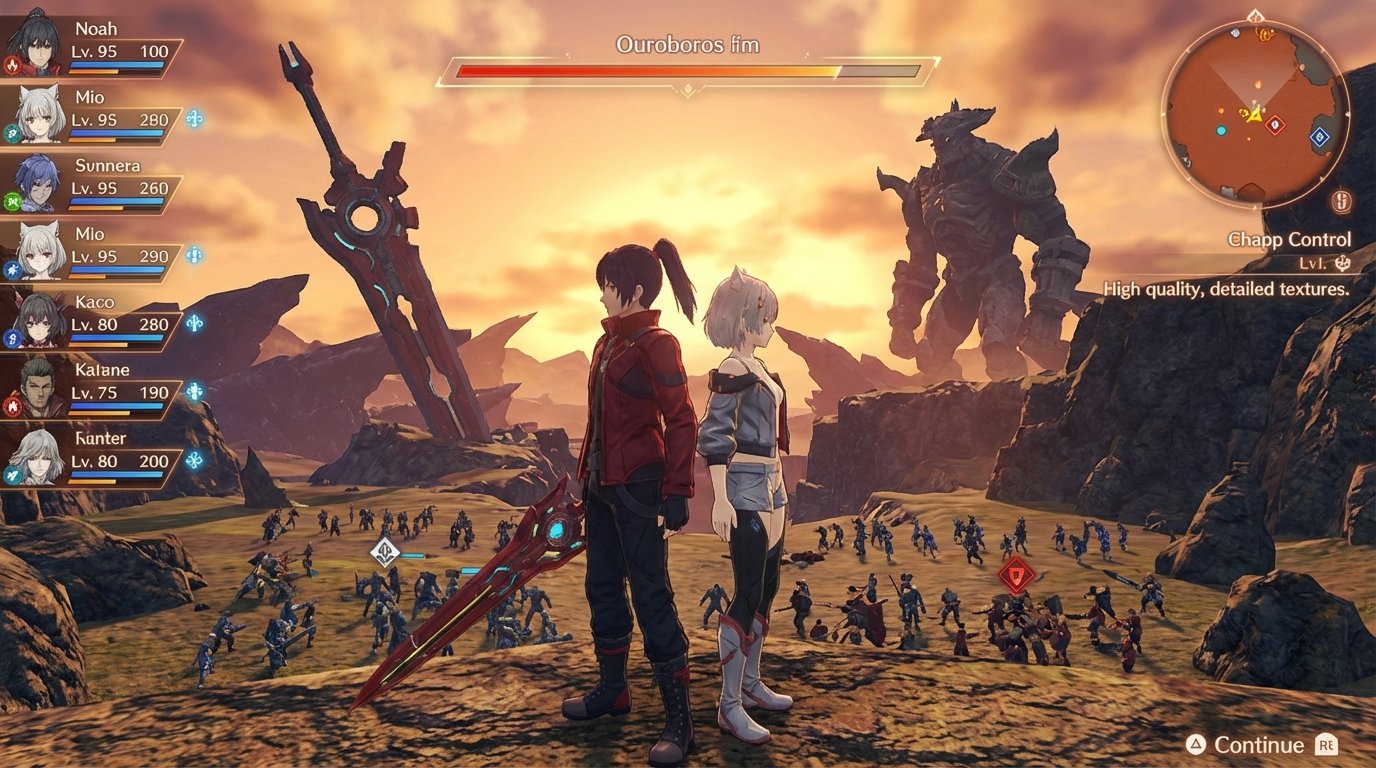Click the blue diamond marker on the minimap
1376x768 pixels.
[x=1318, y=138]
